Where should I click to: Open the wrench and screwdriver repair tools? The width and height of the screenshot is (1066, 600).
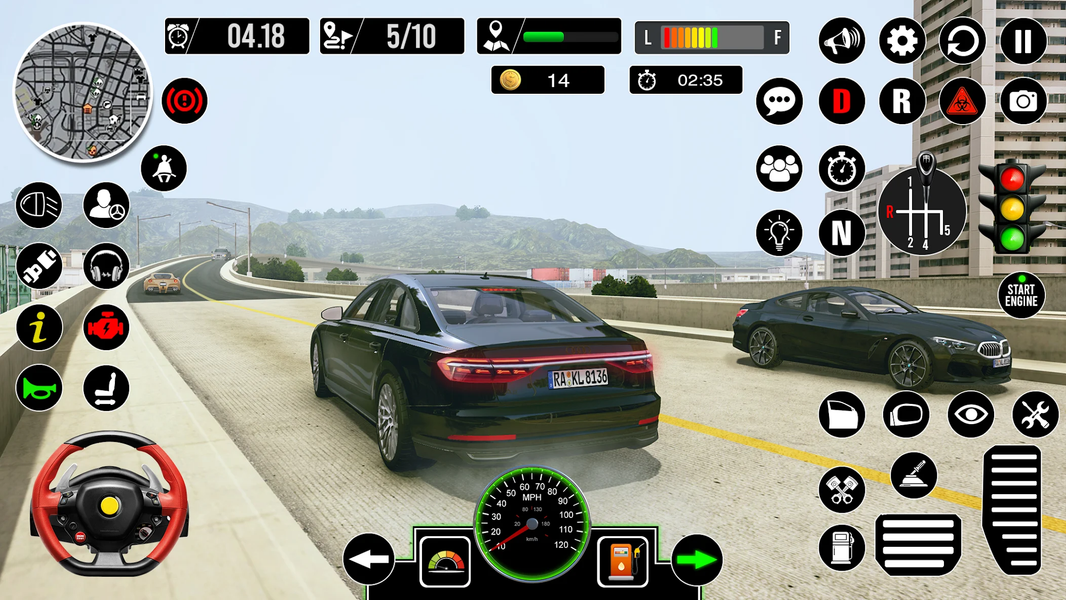pyautogui.click(x=1035, y=414)
